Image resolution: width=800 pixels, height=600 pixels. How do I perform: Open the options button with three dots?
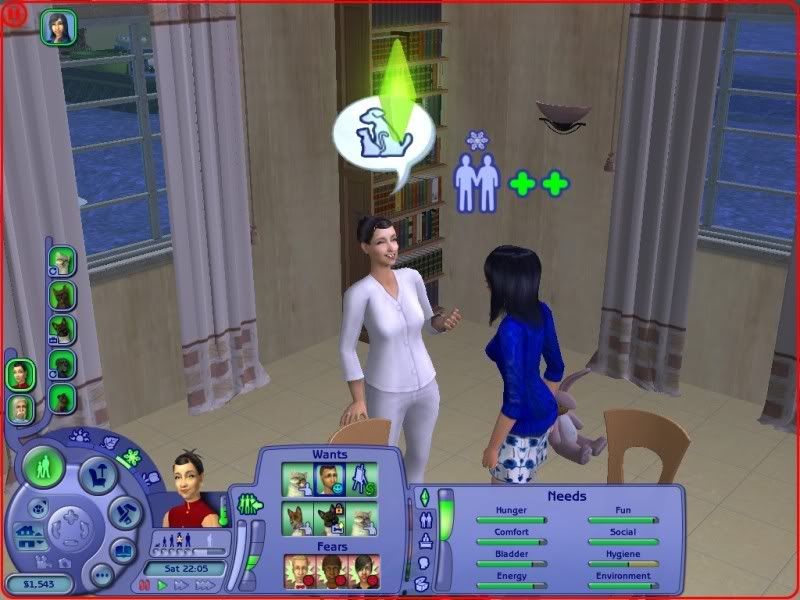101,575
